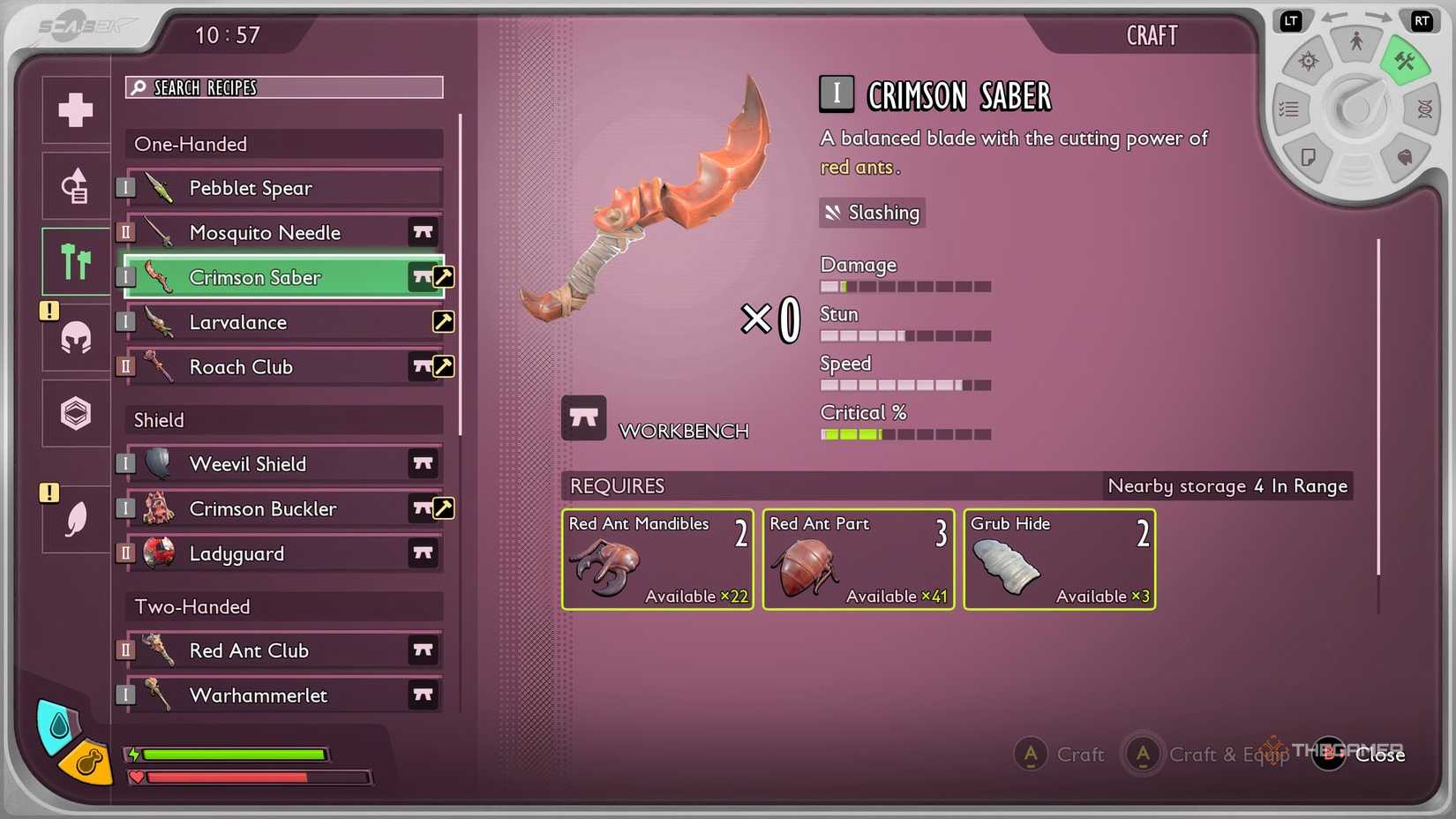Select the Red Ant Mandibles requirement card
Screen dimensions: 1456x819
point(657,560)
